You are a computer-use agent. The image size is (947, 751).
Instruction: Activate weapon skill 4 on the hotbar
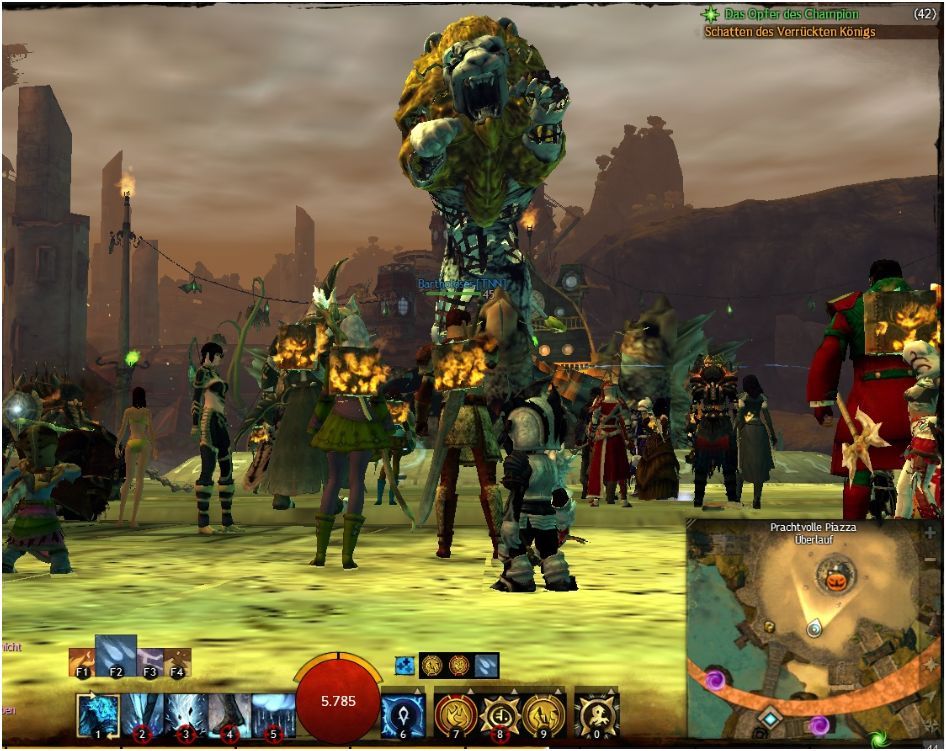click(x=229, y=714)
